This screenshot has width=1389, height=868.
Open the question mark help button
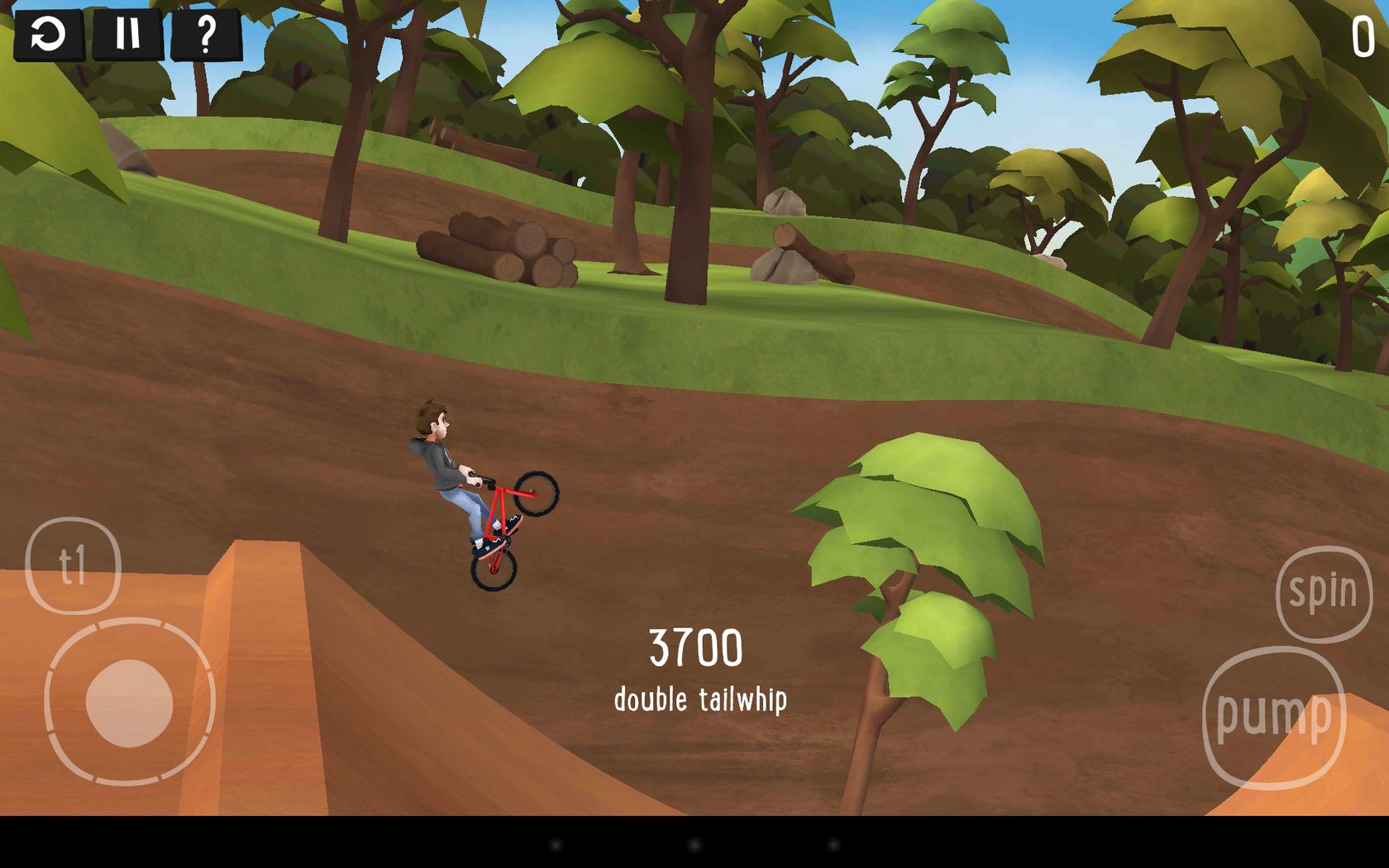click(x=207, y=35)
